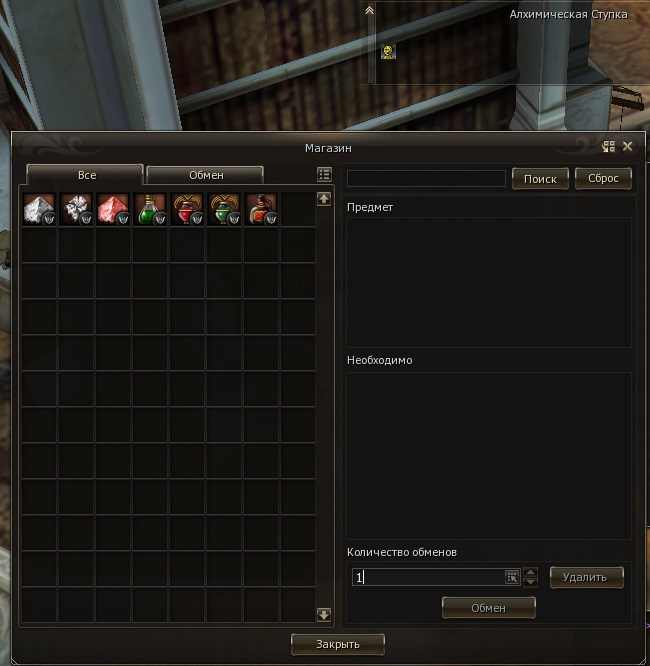This screenshot has height=666, width=650.
Task: Choose the white crystal chunks item
Action: 76,209
